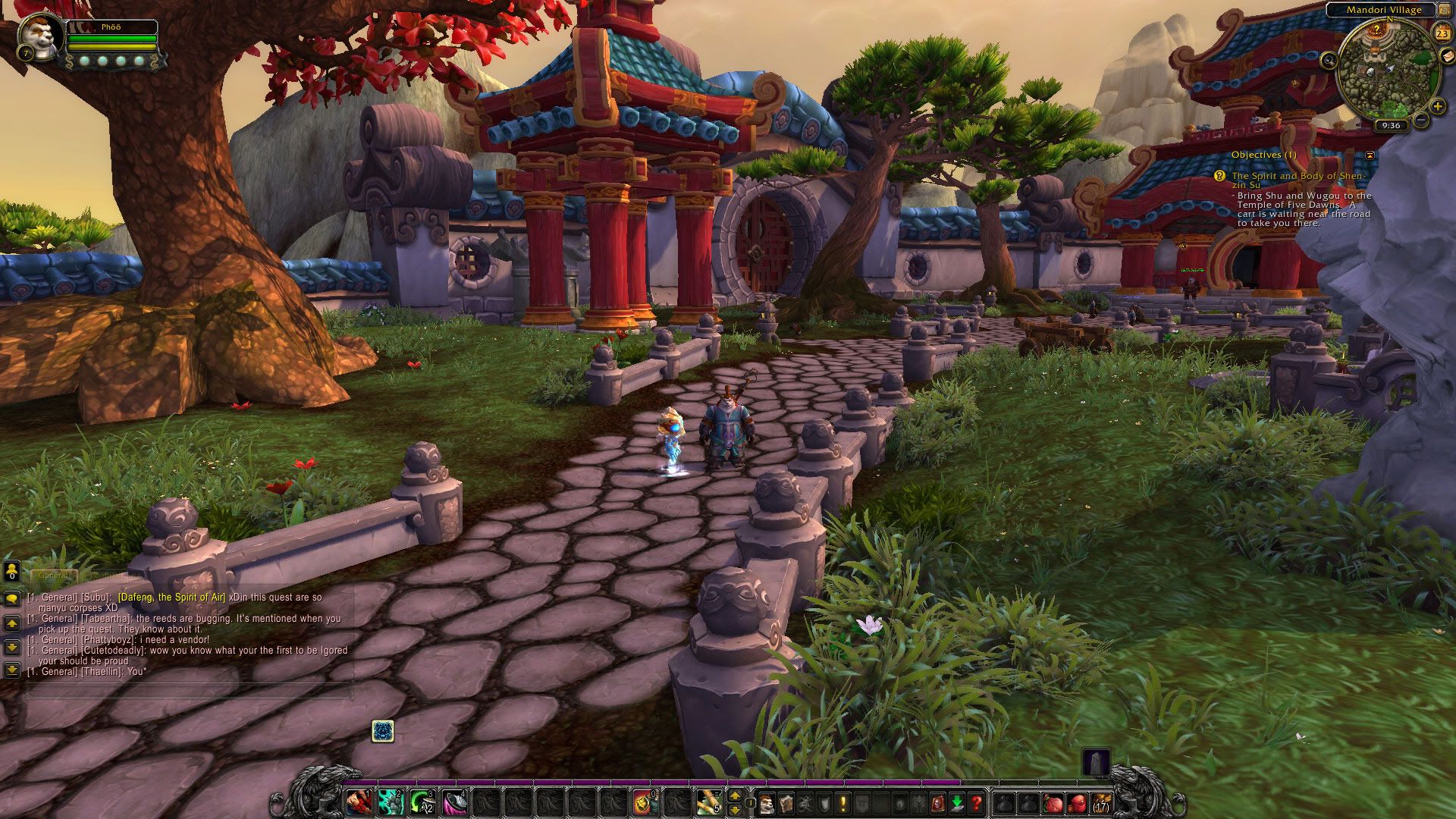This screenshot has width=1456, height=819.
Task: Zoom out the minimap with minus button
Action: pos(1421,121)
